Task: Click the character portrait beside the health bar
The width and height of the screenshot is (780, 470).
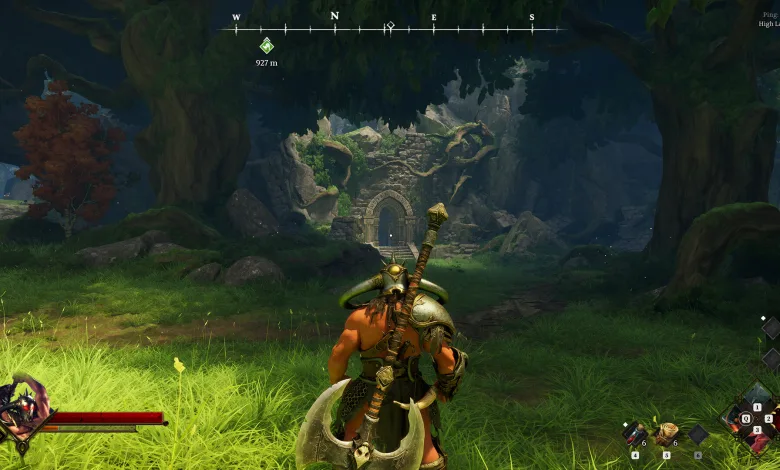Action: [20, 408]
